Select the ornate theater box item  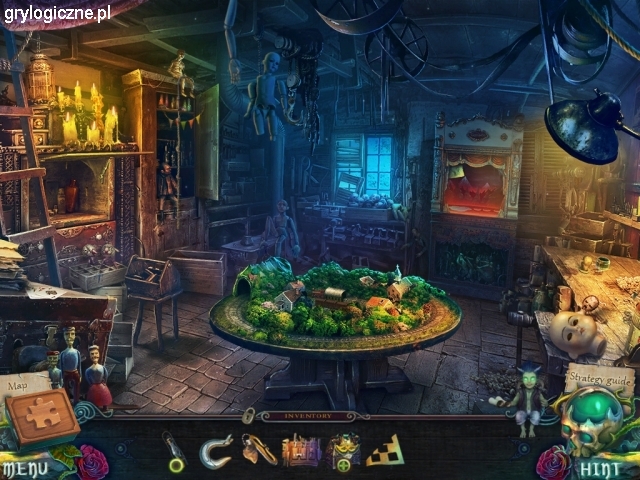(x=301, y=451)
